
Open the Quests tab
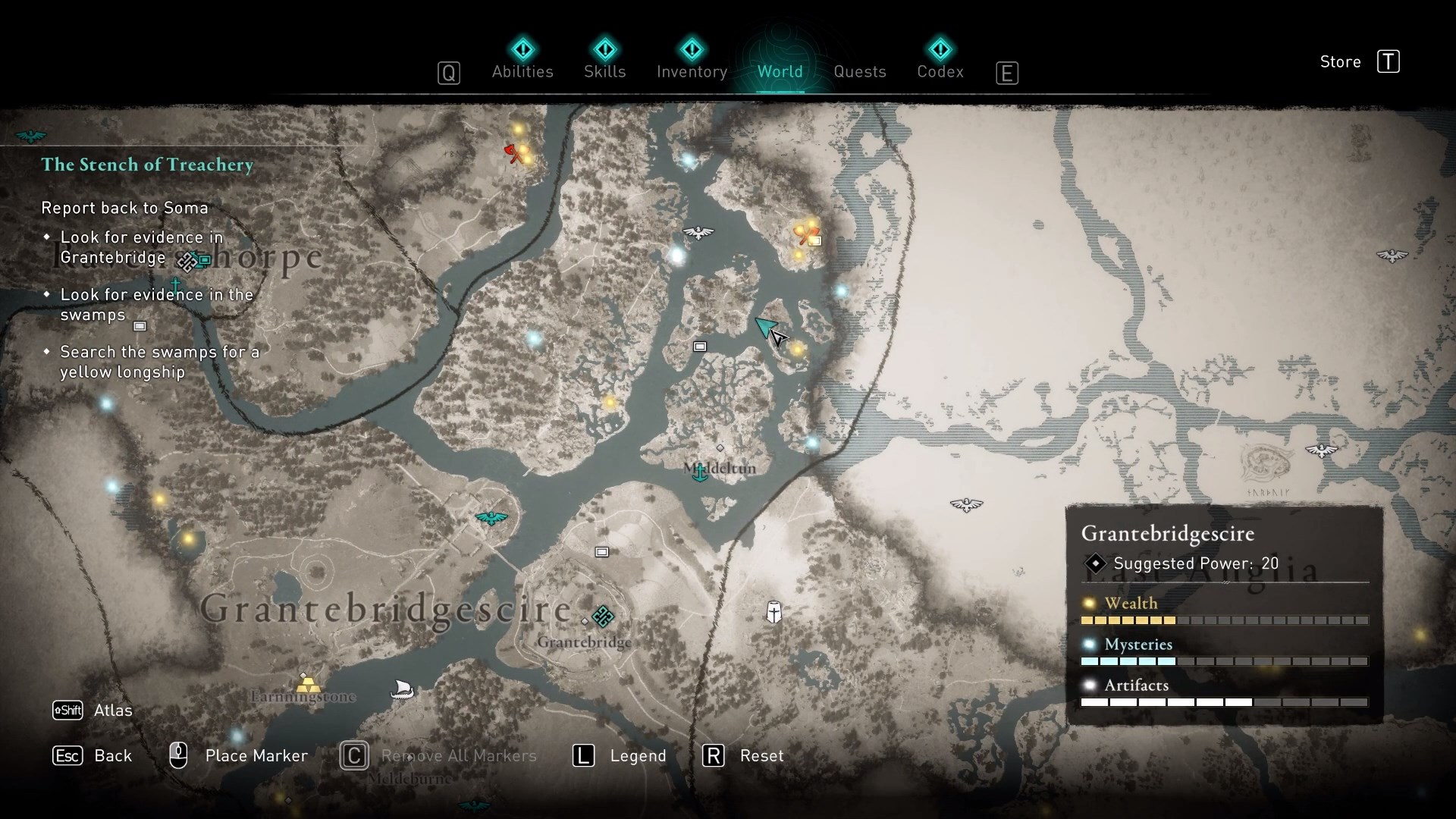859,71
